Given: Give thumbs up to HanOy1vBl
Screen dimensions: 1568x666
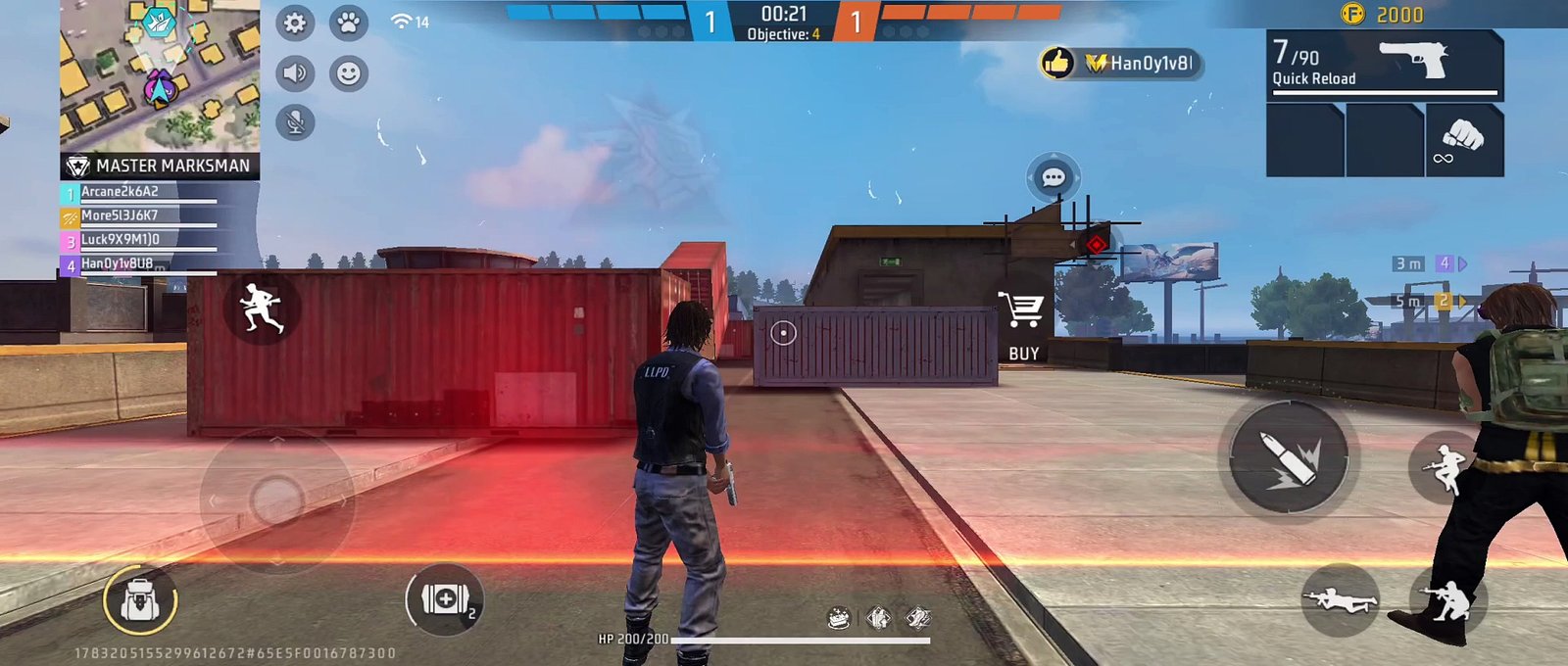Looking at the screenshot, I should (1057, 64).
